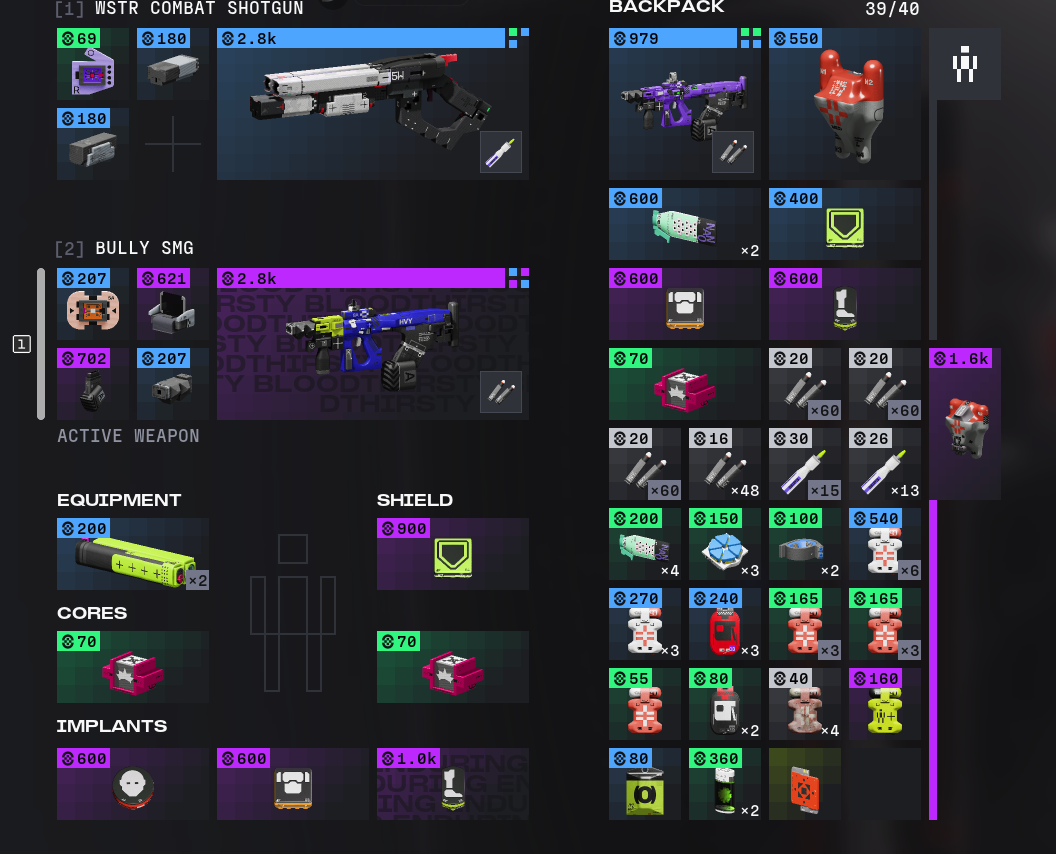Click the 621-value SMG attachment slot
The image size is (1056, 854).
point(172,304)
